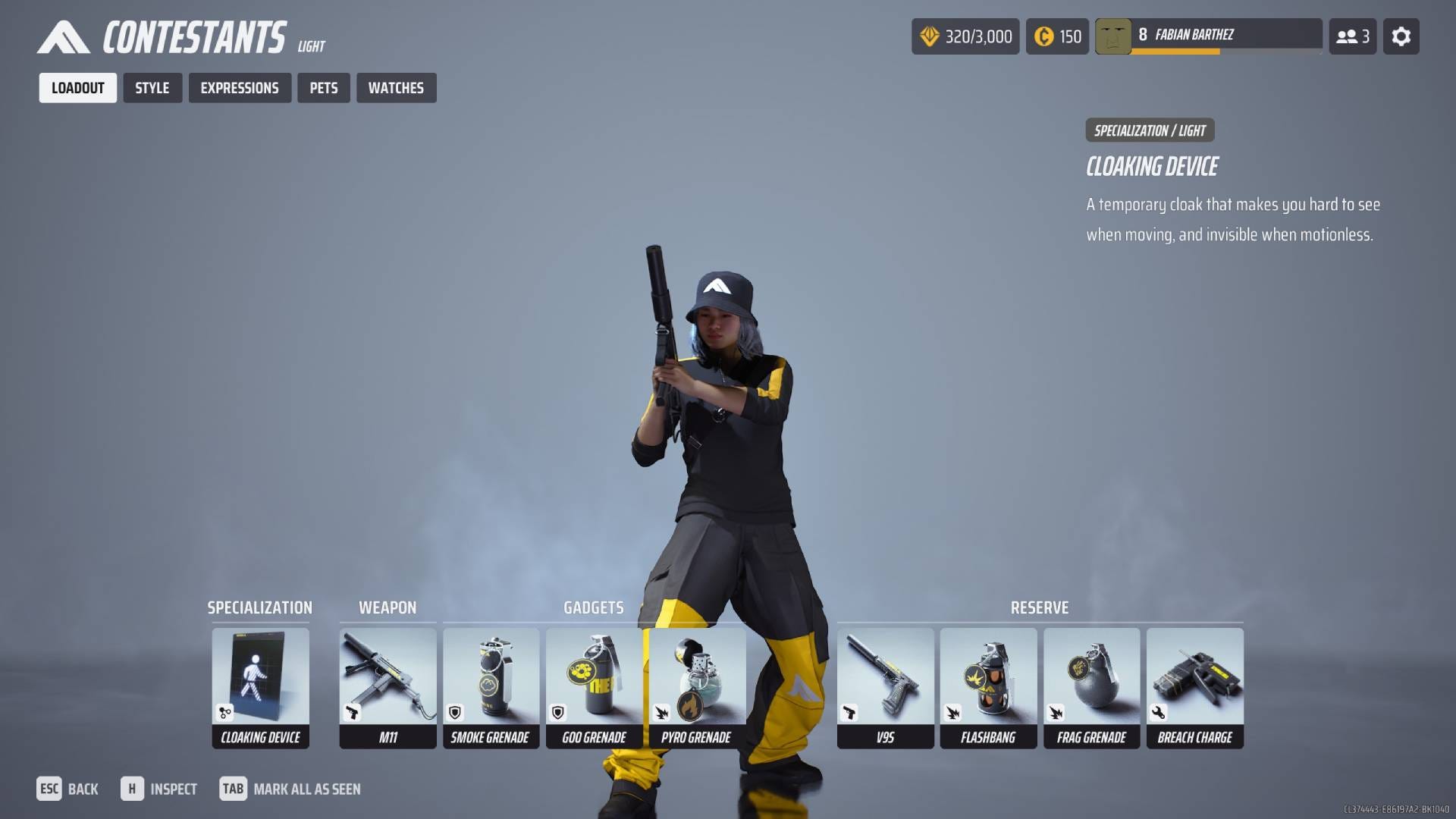Switch to the STYLE tab
This screenshot has width=1456, height=819.
152,87
